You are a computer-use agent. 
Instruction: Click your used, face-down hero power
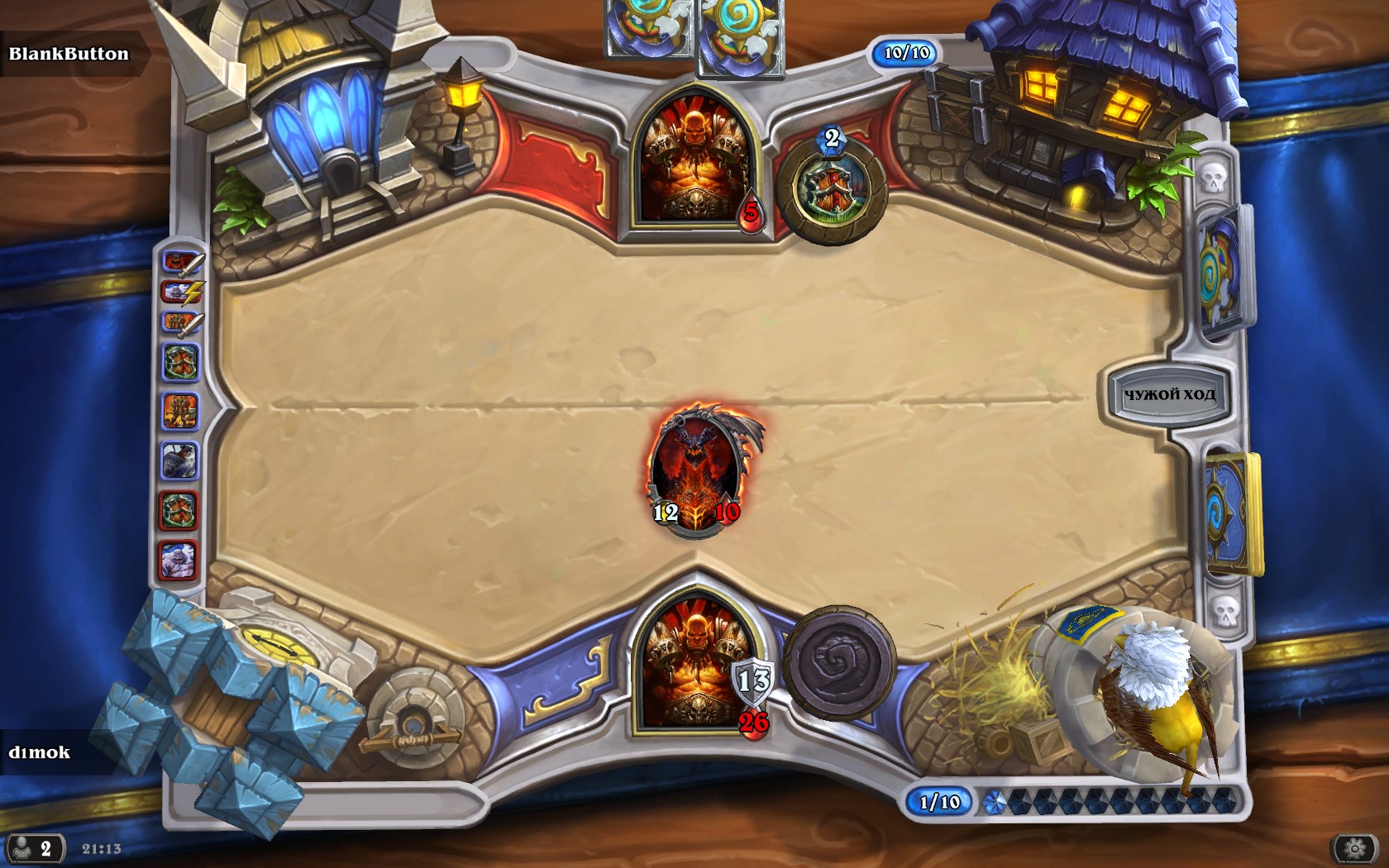pyautogui.click(x=840, y=662)
